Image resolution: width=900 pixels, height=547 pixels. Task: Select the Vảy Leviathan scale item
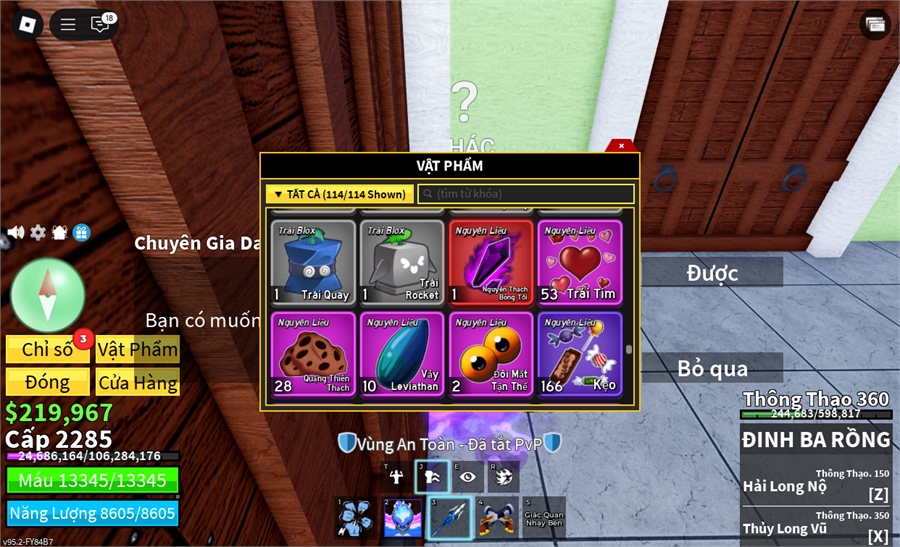402,353
